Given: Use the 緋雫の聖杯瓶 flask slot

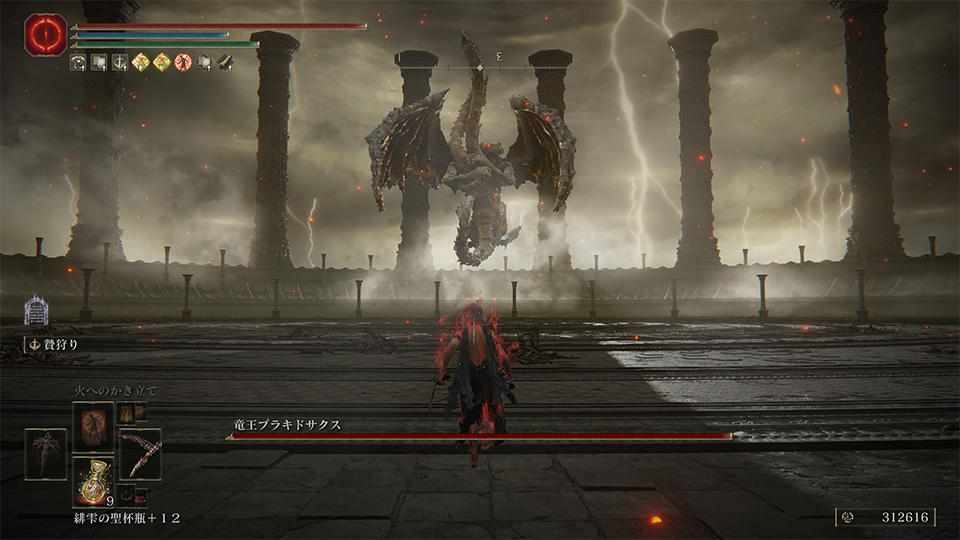Looking at the screenshot, I should (92, 482).
